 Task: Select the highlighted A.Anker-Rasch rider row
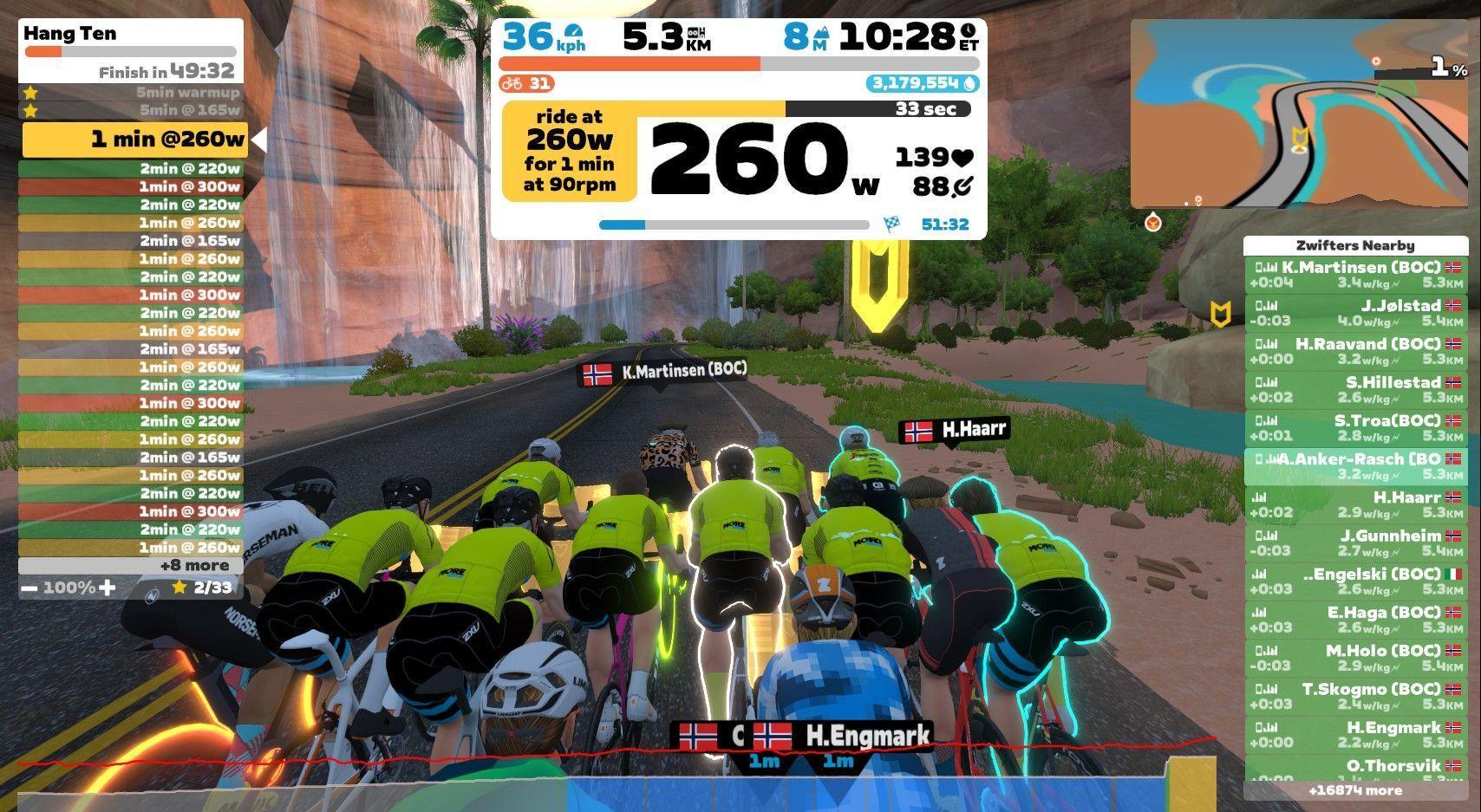click(1355, 466)
